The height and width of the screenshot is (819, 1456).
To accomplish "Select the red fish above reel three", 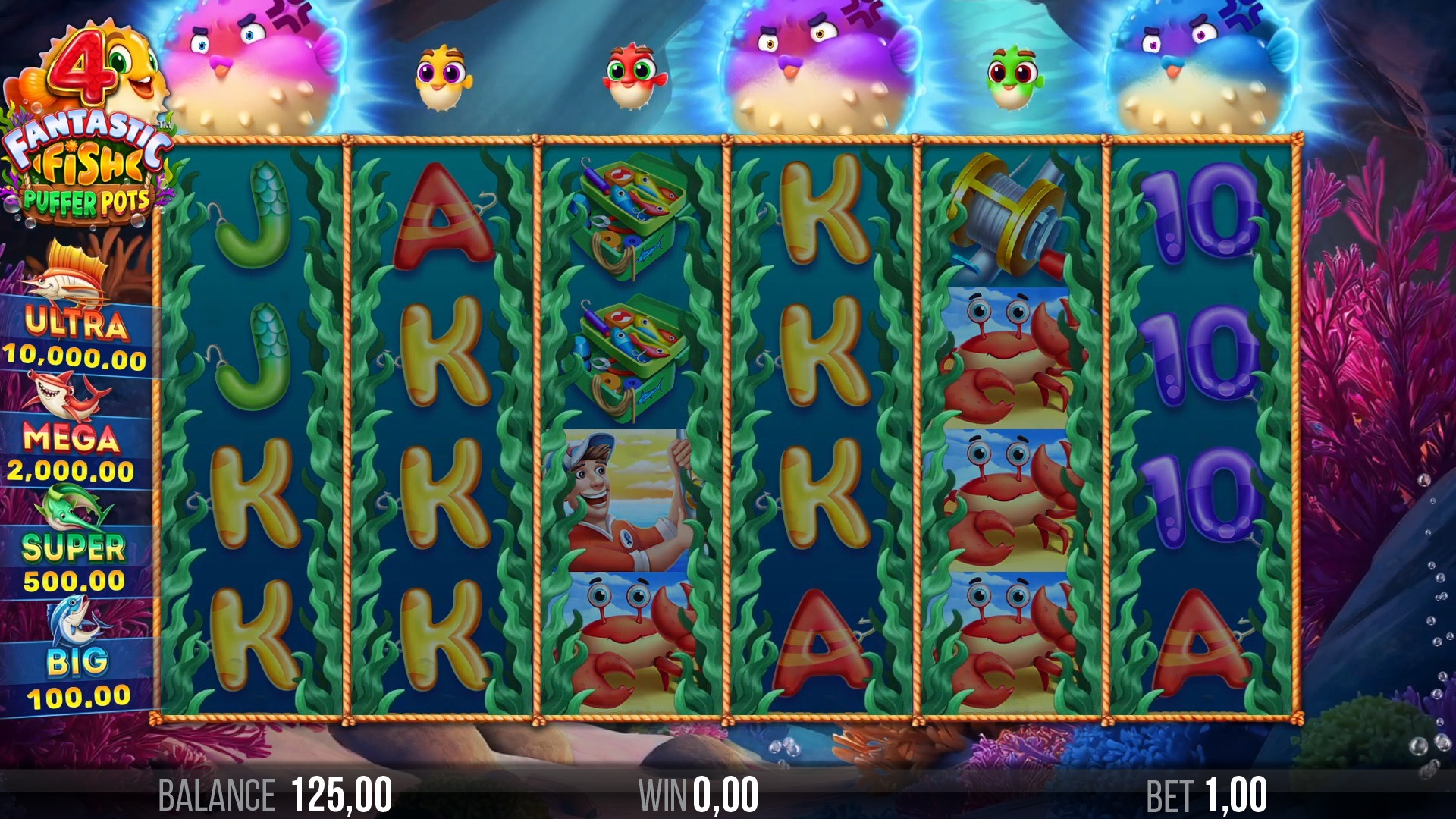I will point(633,76).
